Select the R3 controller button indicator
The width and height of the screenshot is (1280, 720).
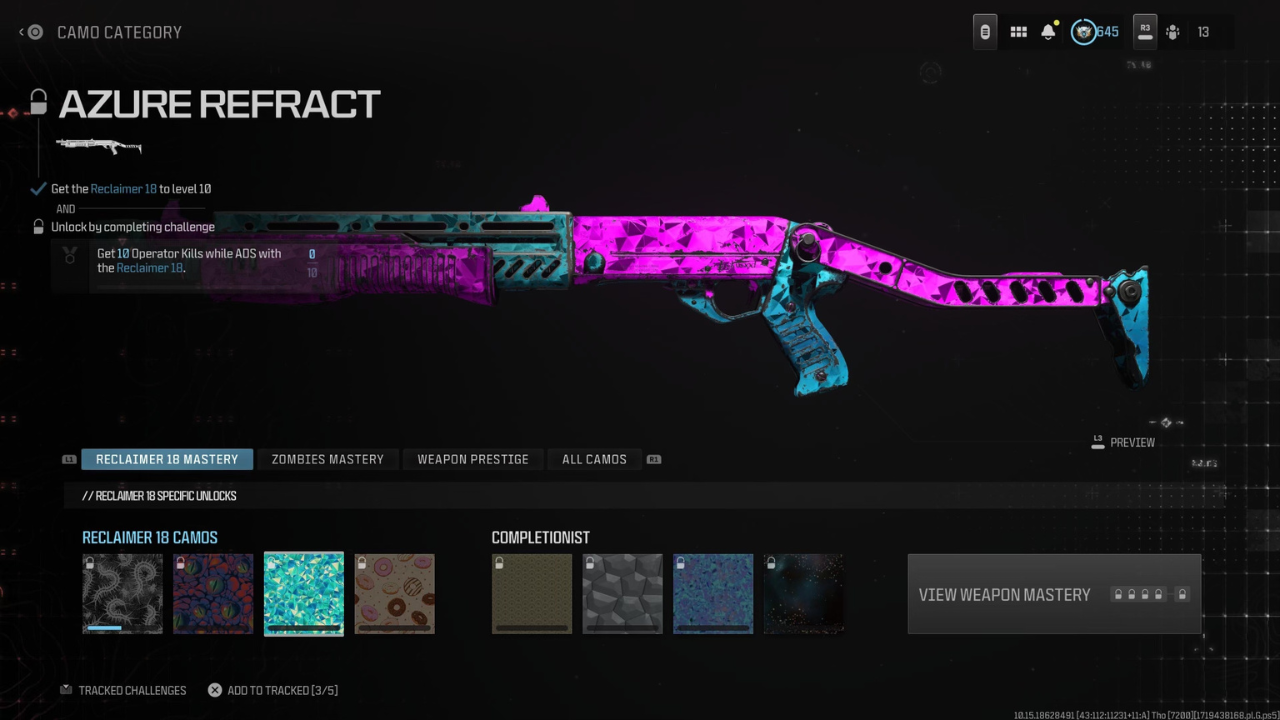click(1144, 31)
